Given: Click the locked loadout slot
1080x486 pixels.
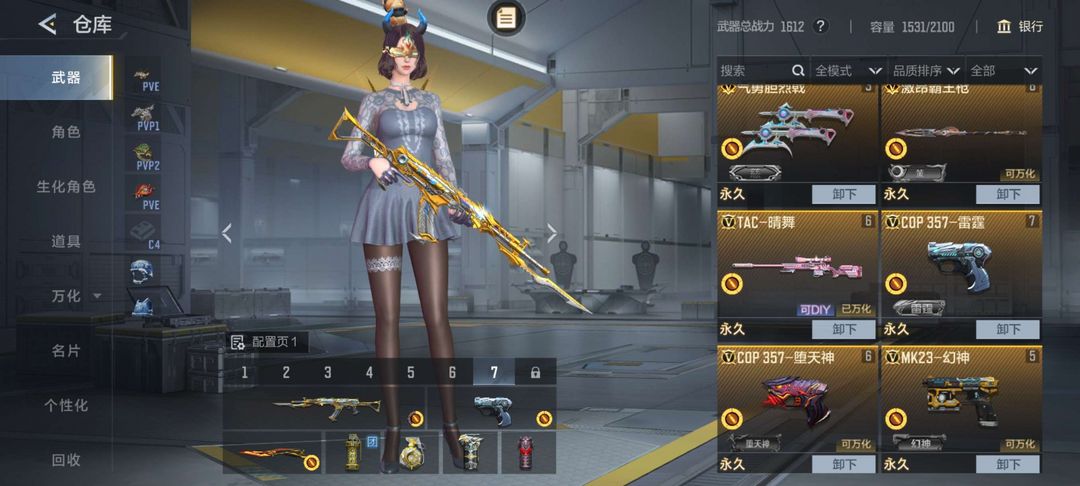Looking at the screenshot, I should (535, 373).
